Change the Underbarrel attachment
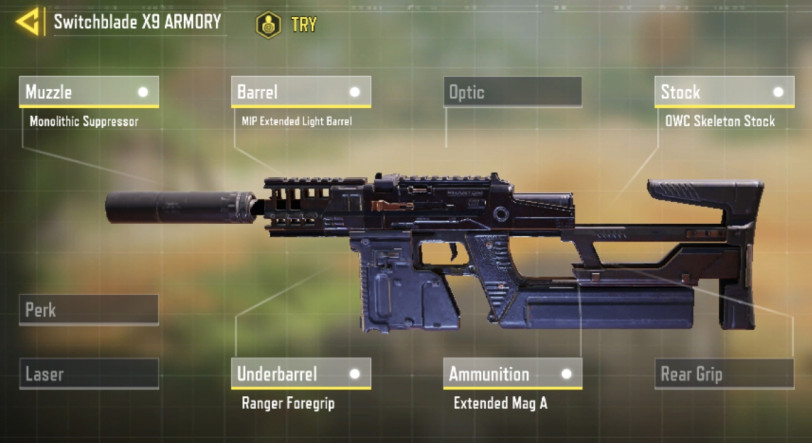 (x=301, y=374)
